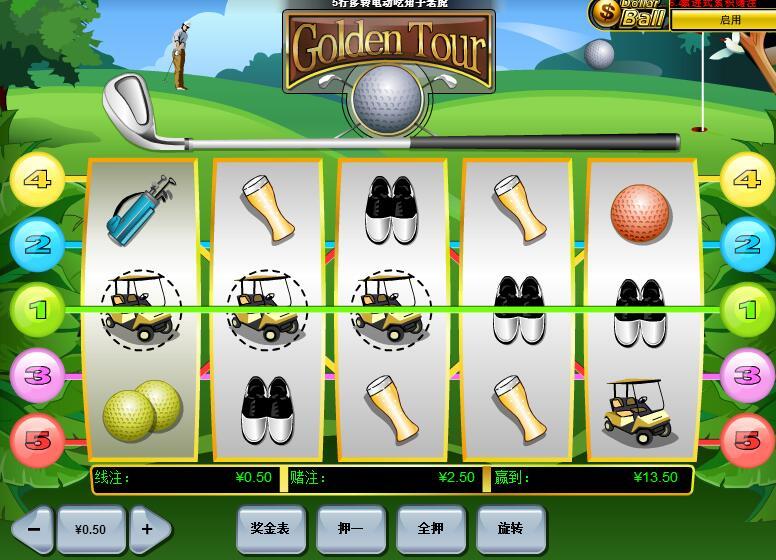Select the yellow payline 4 marker on the left
Viewport: 776px width, 560px height.
click(38, 180)
